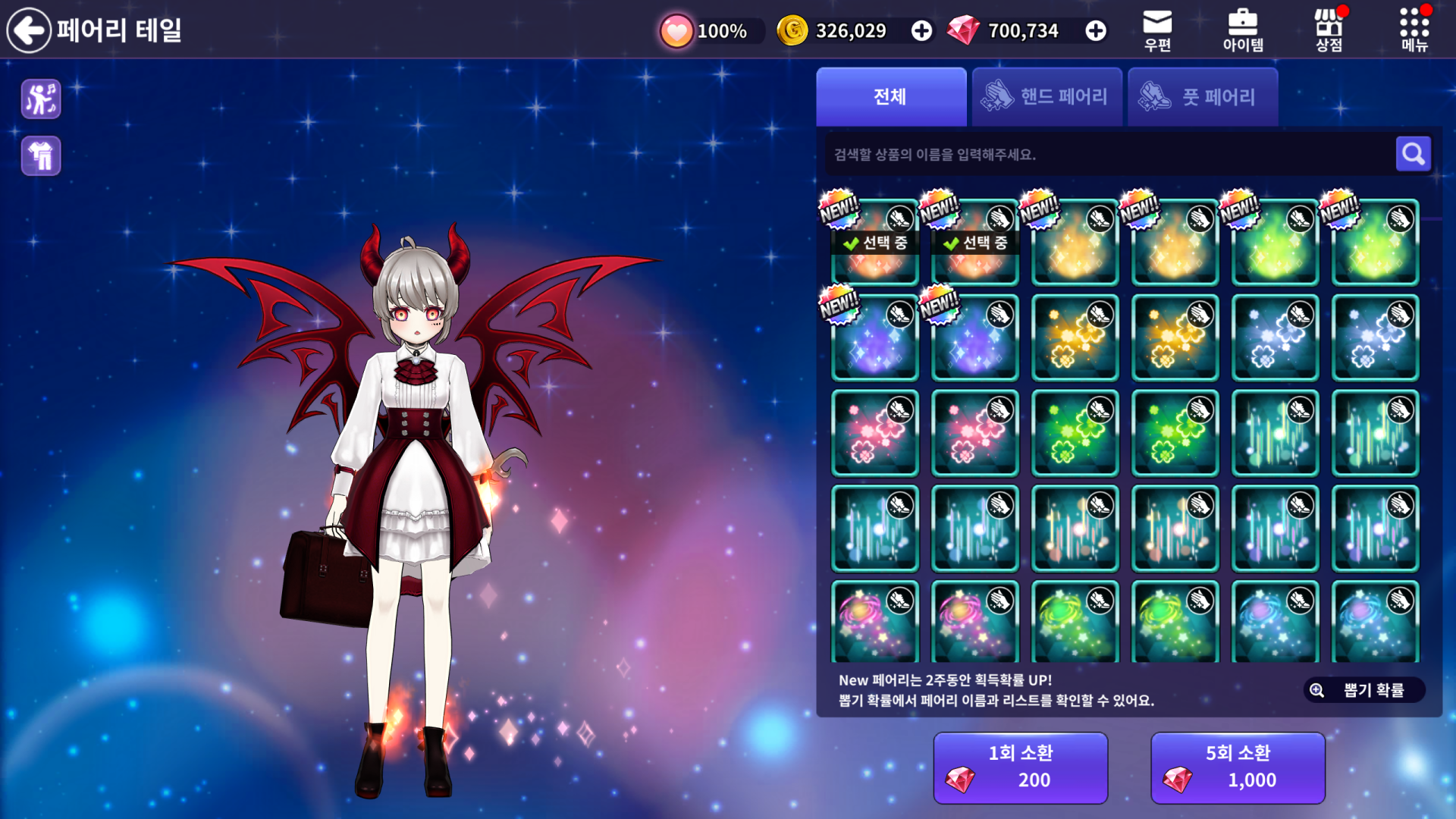Screen dimensions: 1456x819
Task: Switch to the 핸드 페어리 tab
Action: pos(1046,97)
